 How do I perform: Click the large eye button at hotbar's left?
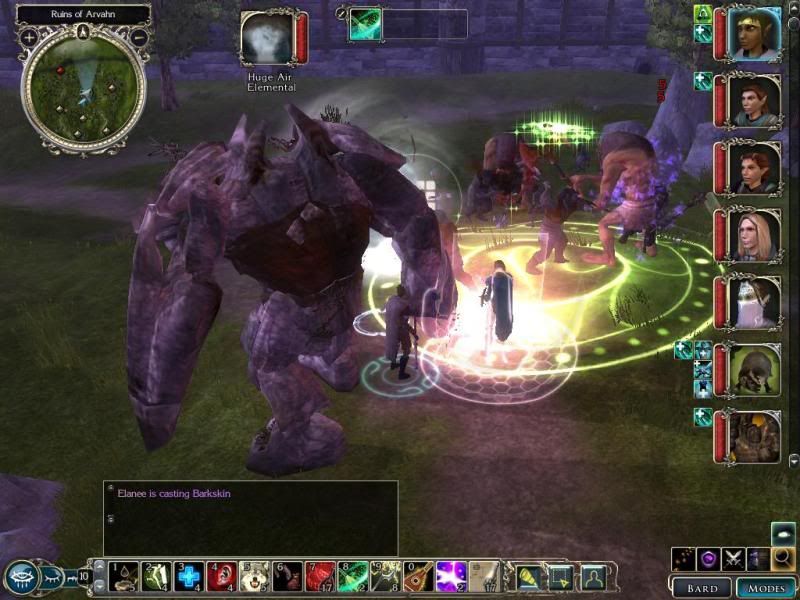coord(22,576)
